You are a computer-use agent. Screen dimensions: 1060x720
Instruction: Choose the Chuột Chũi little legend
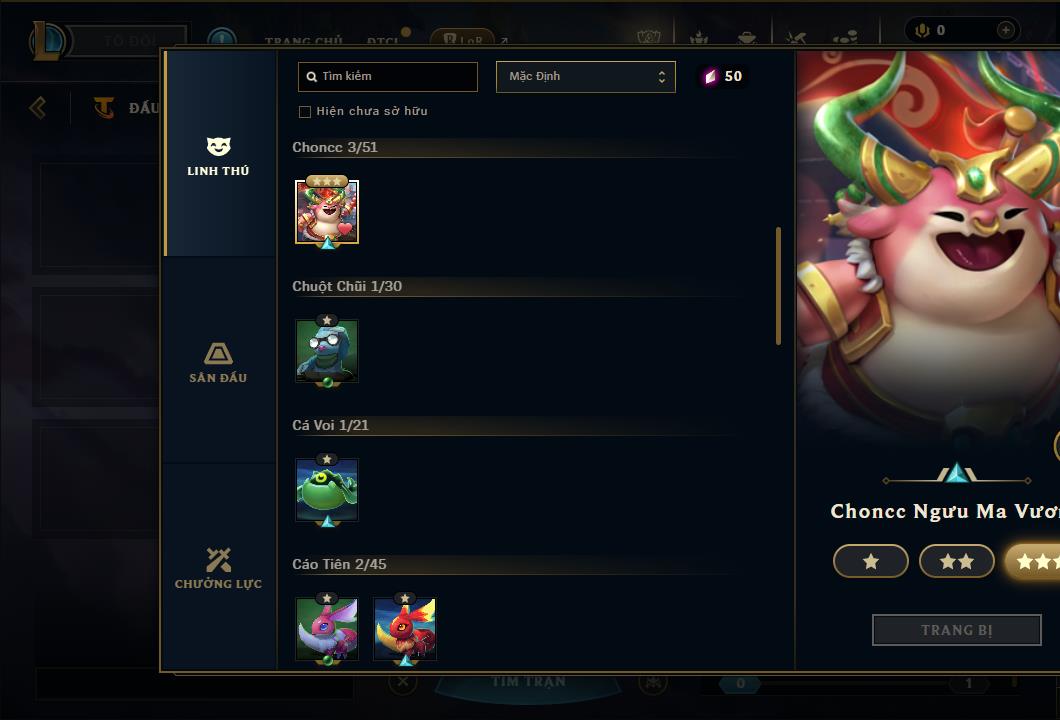(x=327, y=351)
